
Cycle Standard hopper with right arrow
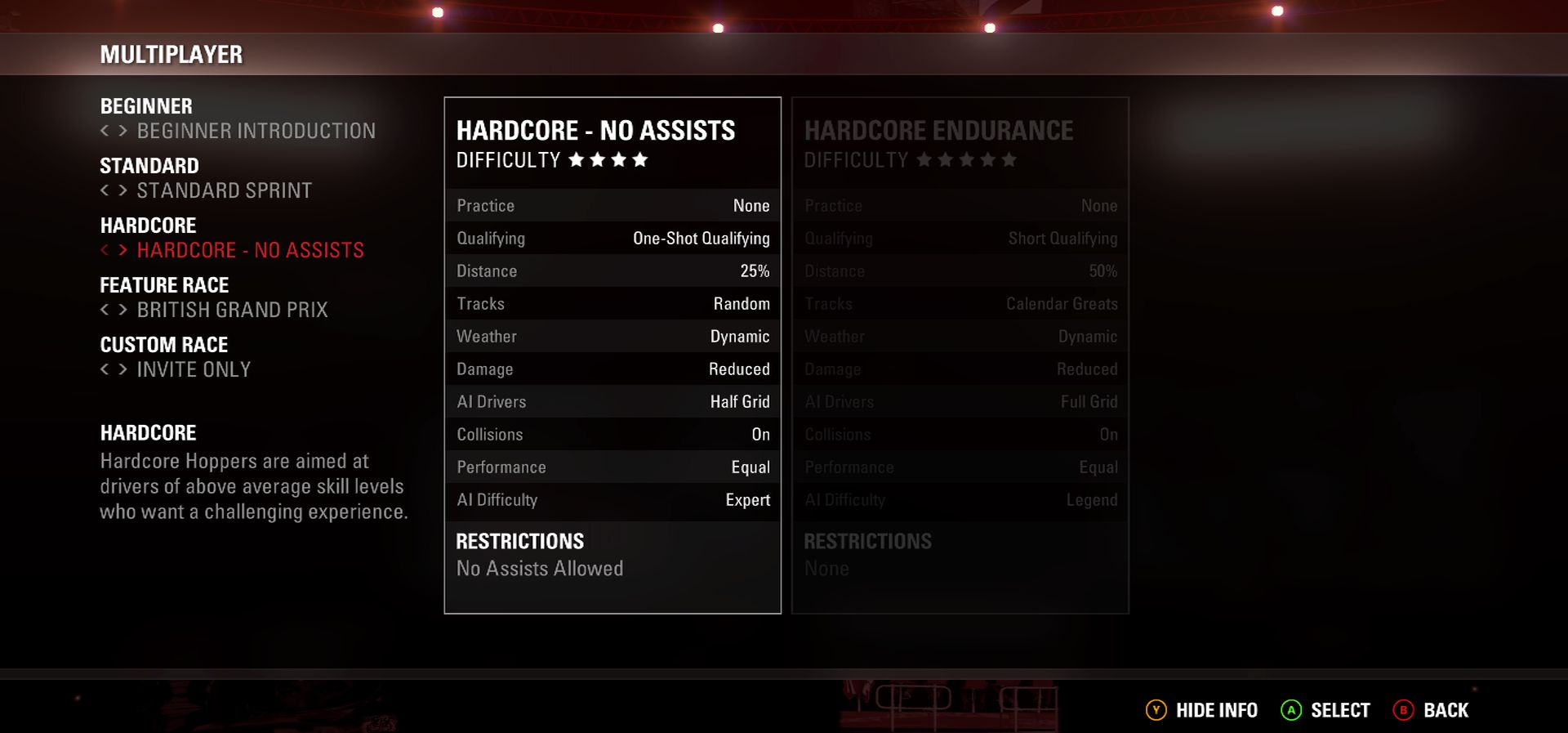click(x=122, y=190)
